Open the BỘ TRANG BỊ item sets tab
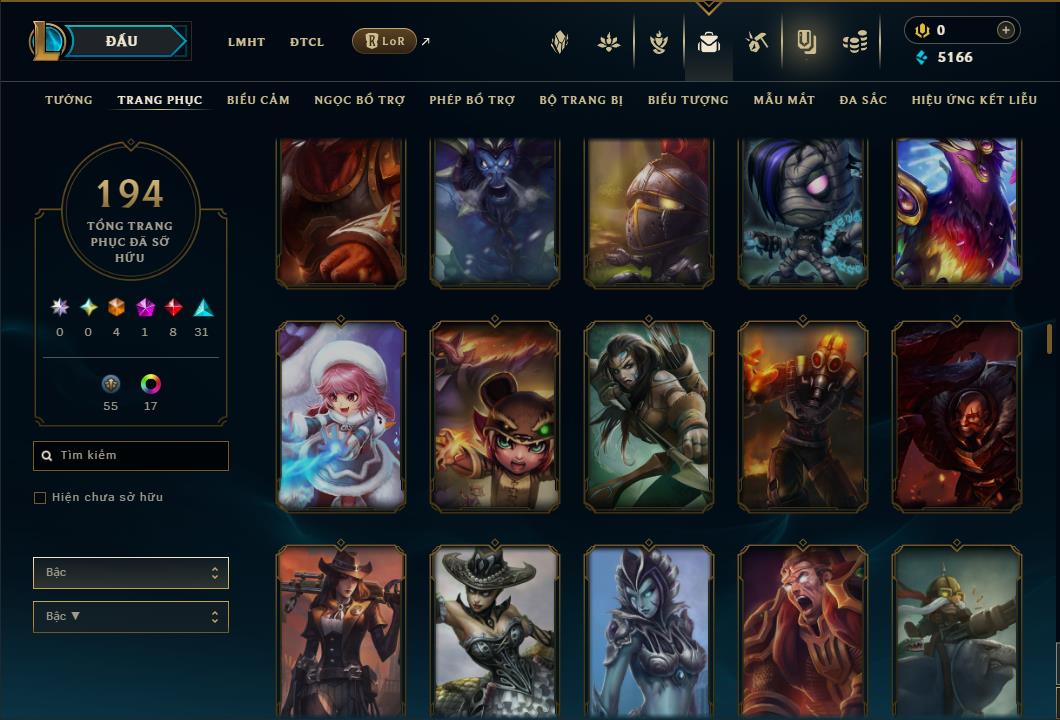The image size is (1060, 720). pos(581,100)
